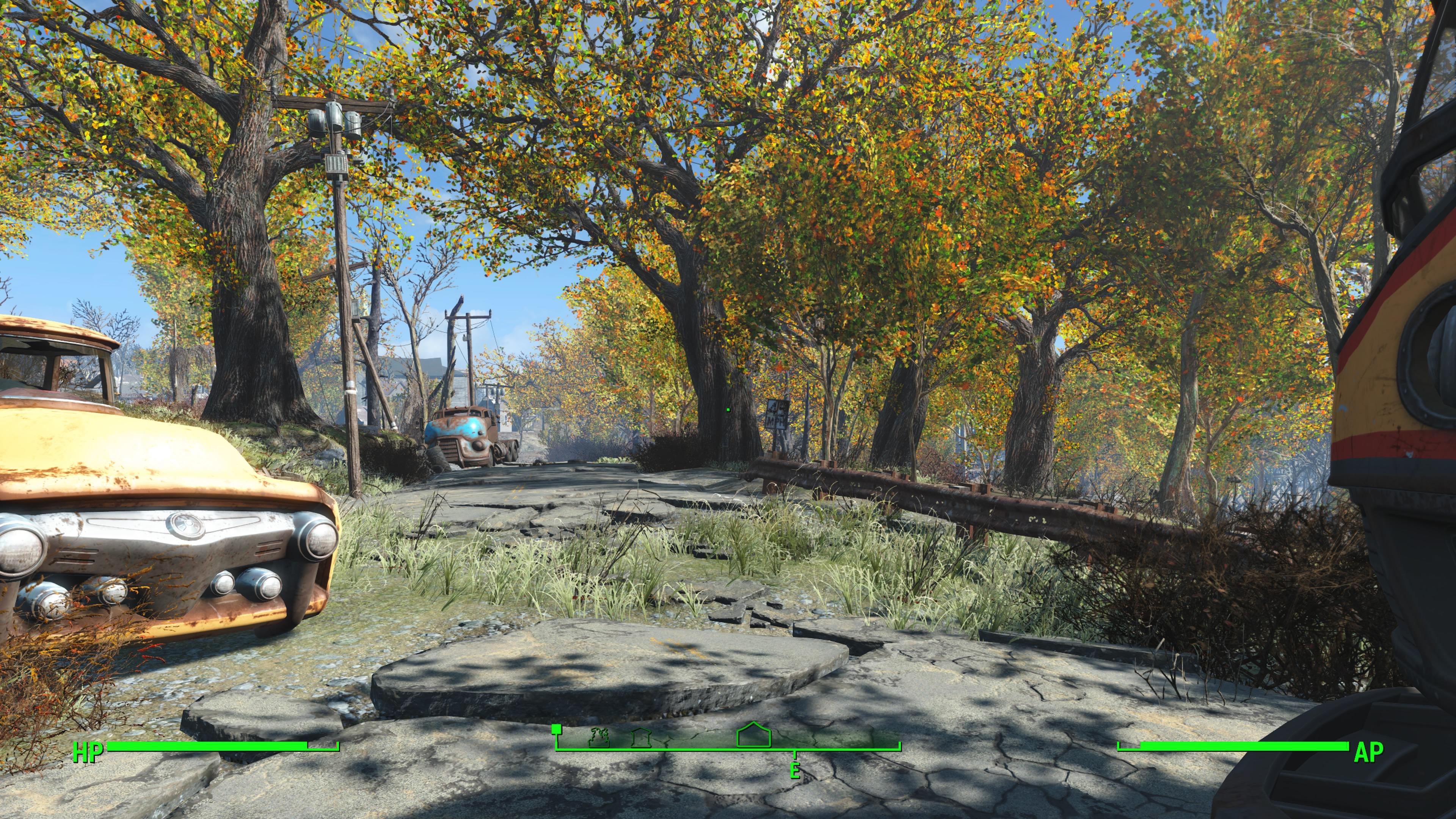
Task: Select the ruined building marker on compass
Action: click(599, 737)
